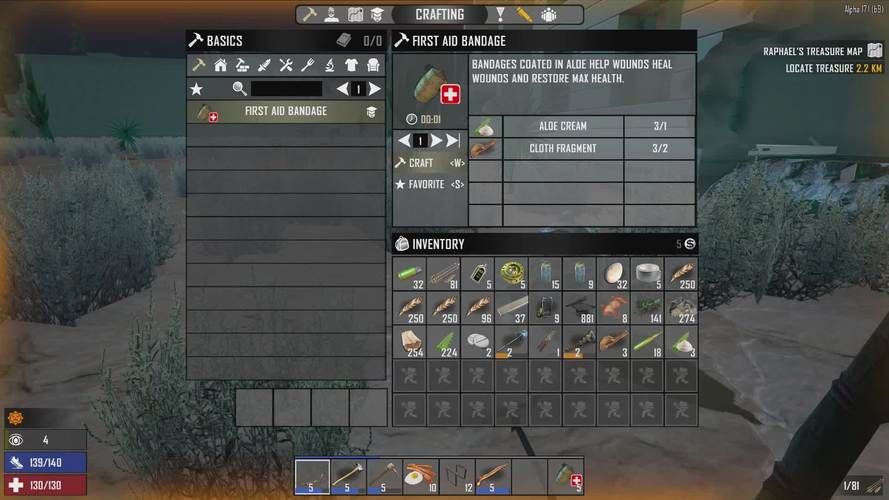The height and width of the screenshot is (500, 889).
Task: Choose the wrench and screwdriver tools category
Action: 285,65
